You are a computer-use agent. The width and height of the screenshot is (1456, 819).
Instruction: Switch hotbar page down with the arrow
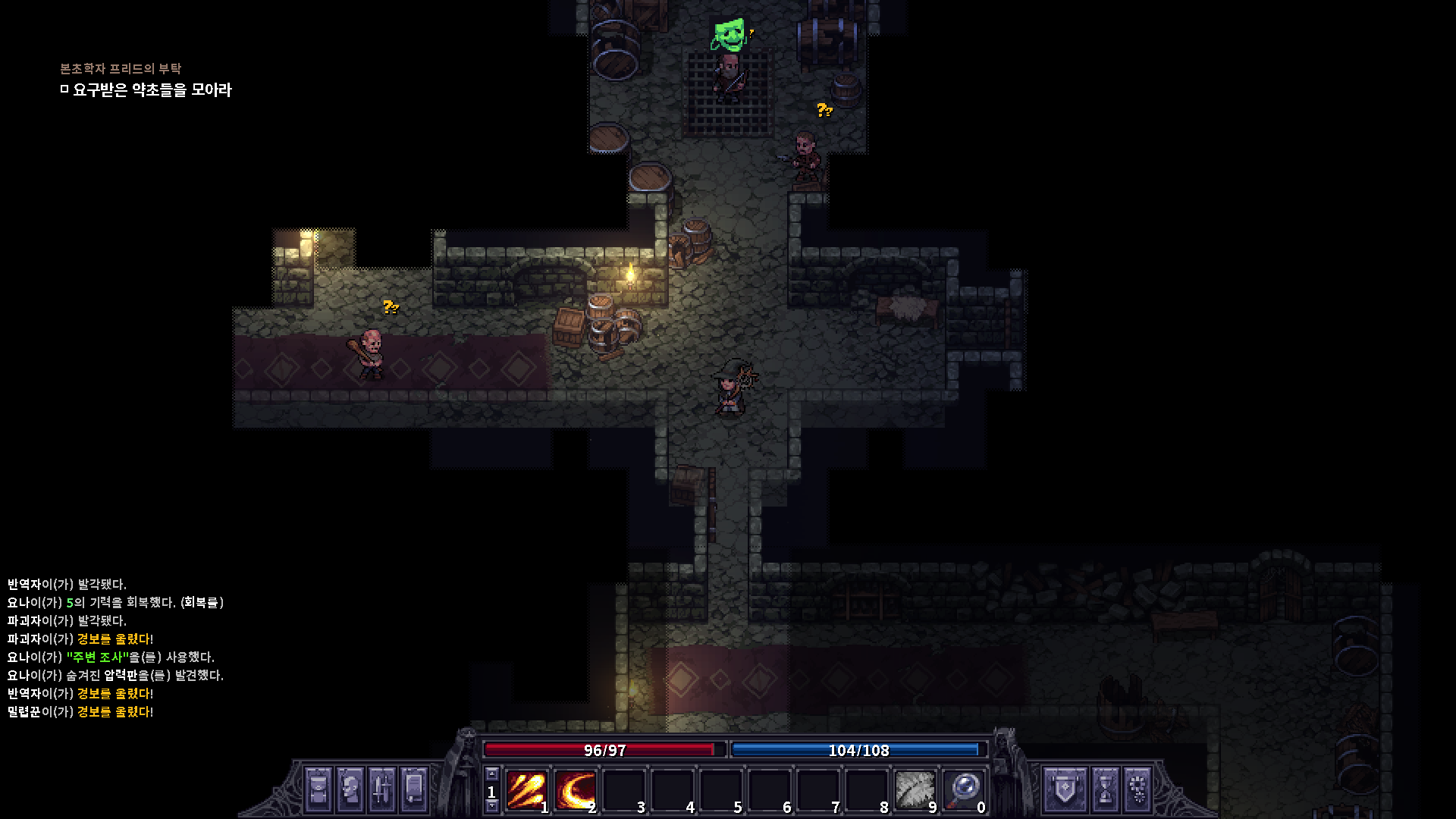[492, 806]
